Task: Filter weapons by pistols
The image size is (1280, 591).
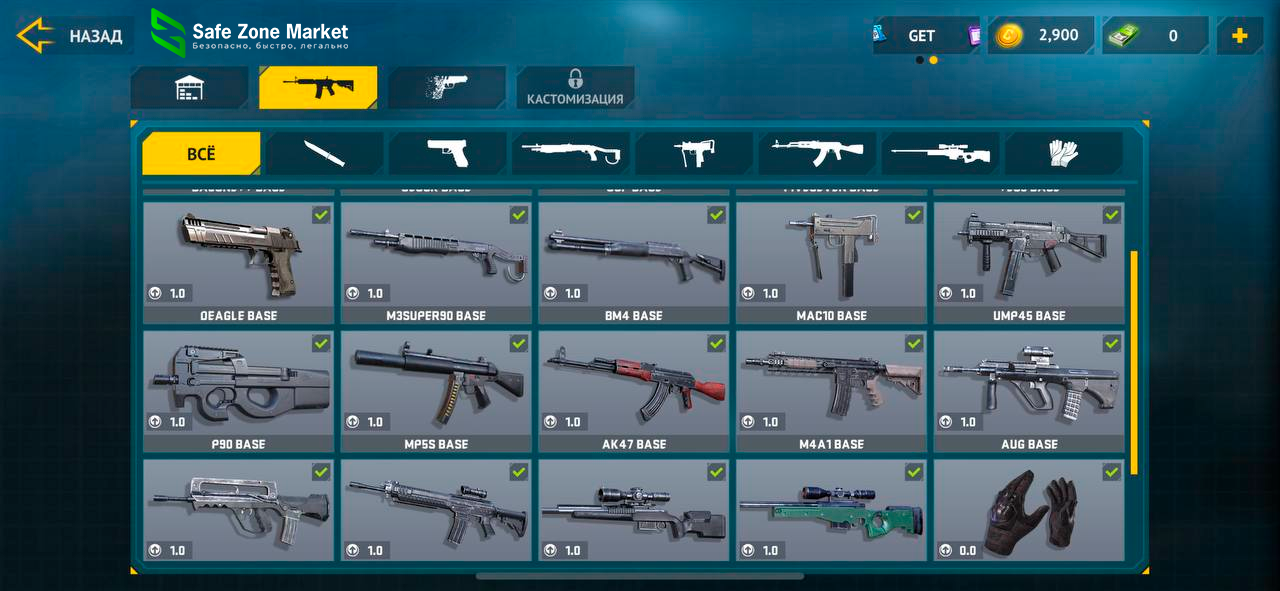Action: click(x=447, y=154)
